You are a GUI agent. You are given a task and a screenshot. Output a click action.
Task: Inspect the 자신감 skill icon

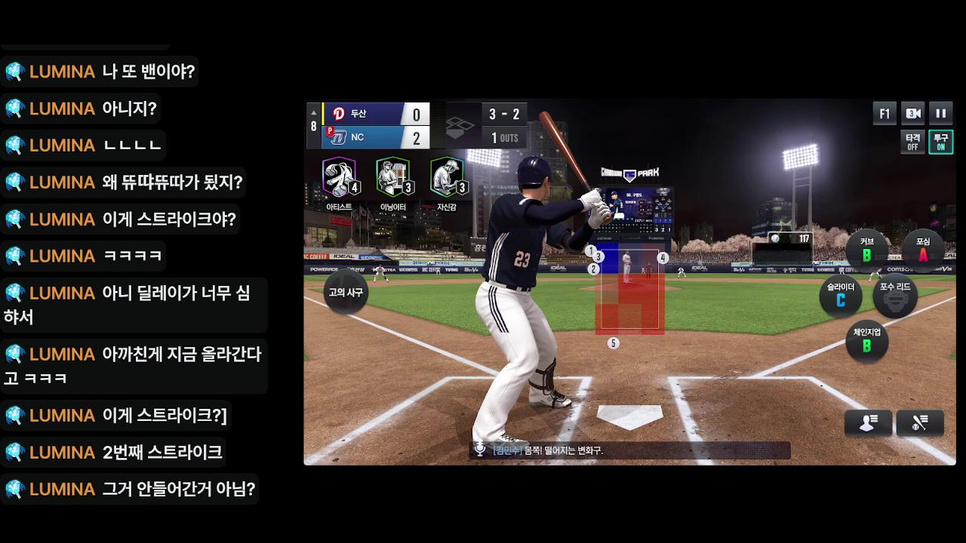coord(447,178)
